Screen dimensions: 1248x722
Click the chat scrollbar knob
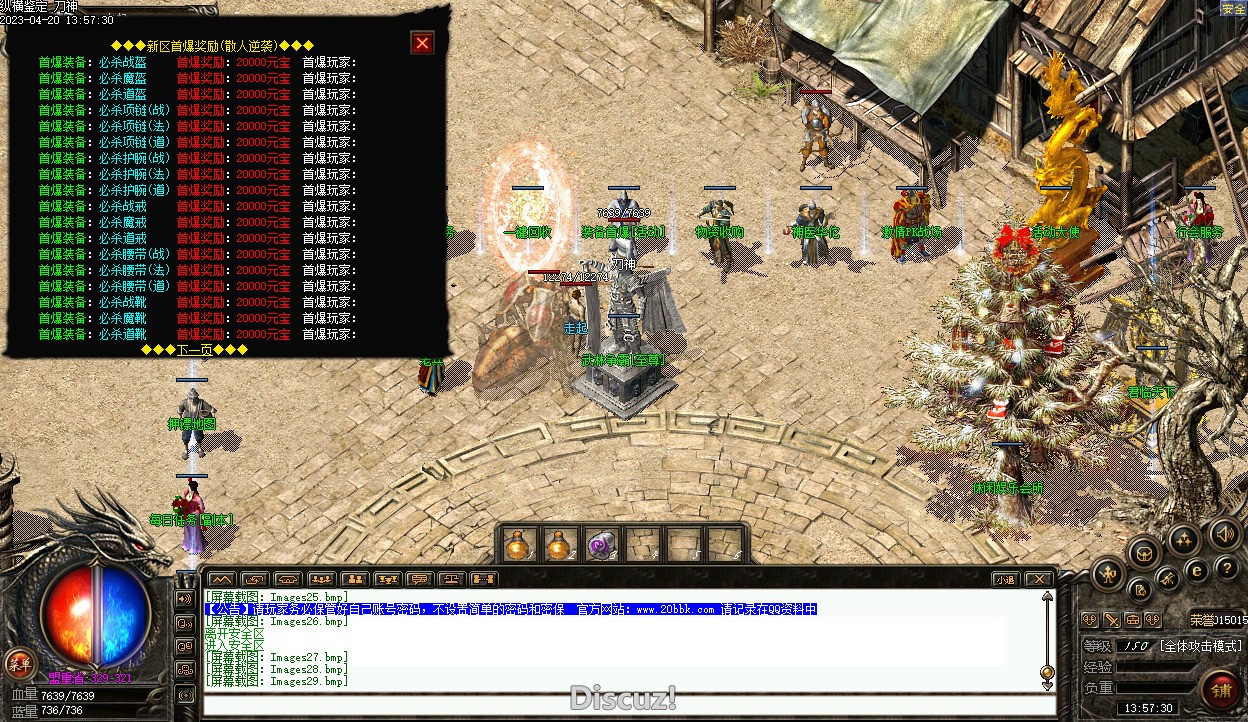click(1047, 672)
